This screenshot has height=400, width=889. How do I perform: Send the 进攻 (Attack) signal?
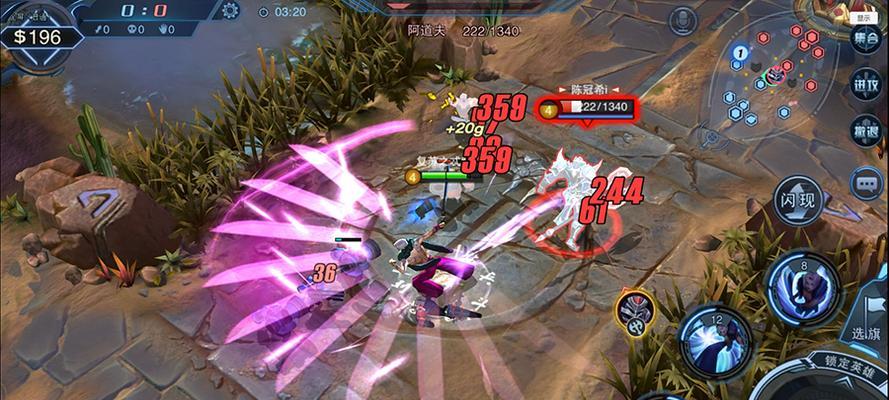point(865,86)
